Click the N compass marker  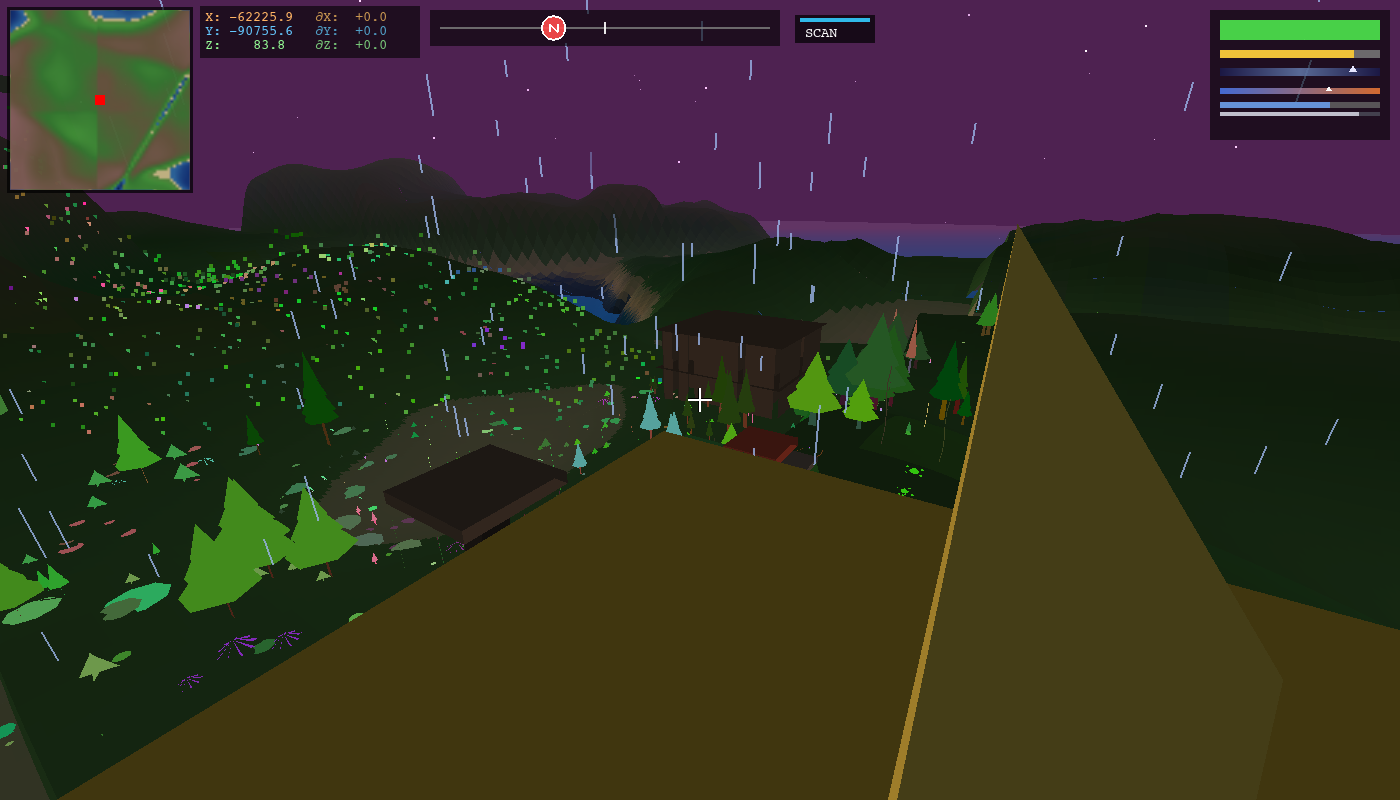pos(554,27)
